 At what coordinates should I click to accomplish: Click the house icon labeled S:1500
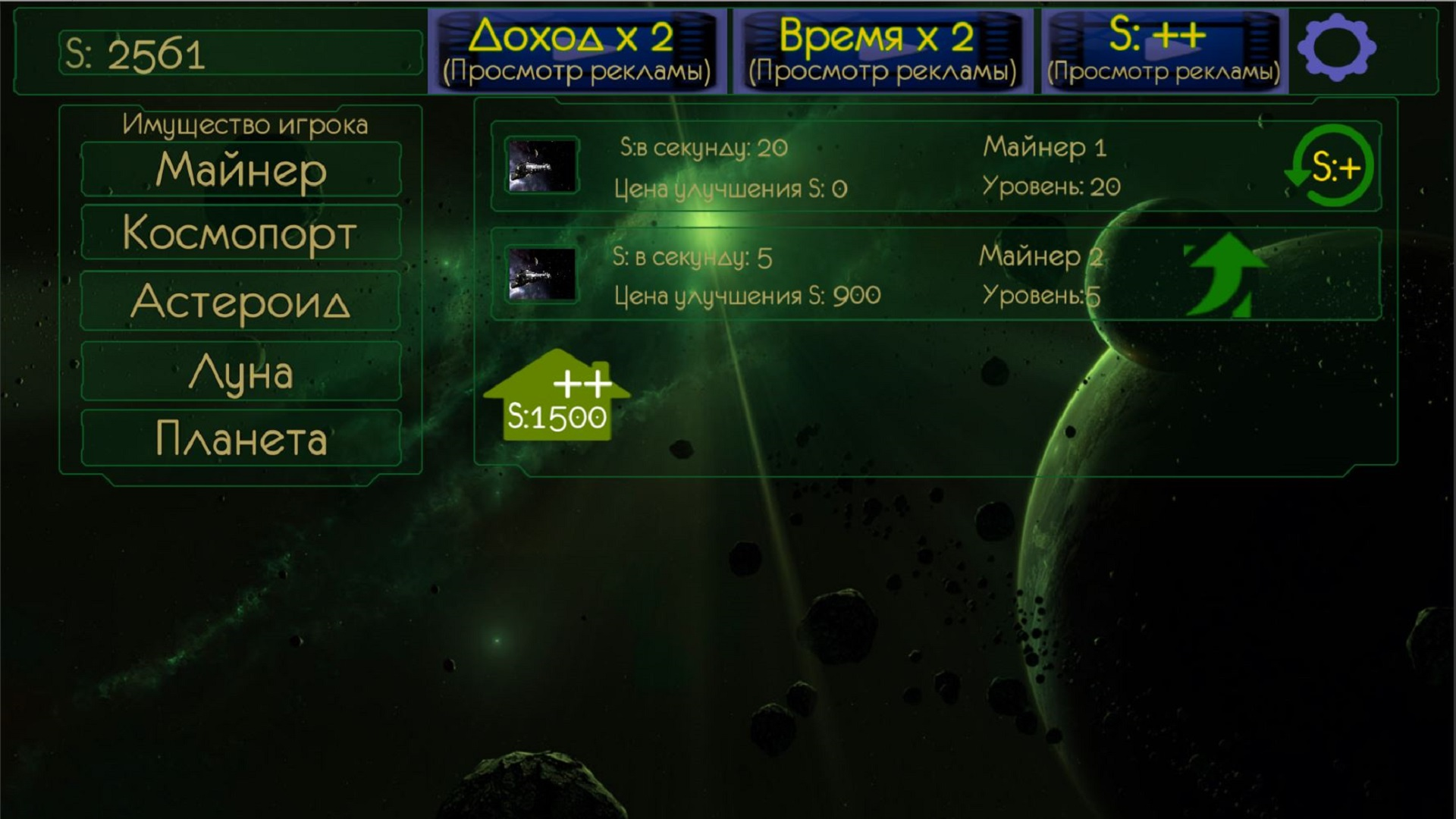coord(559,398)
